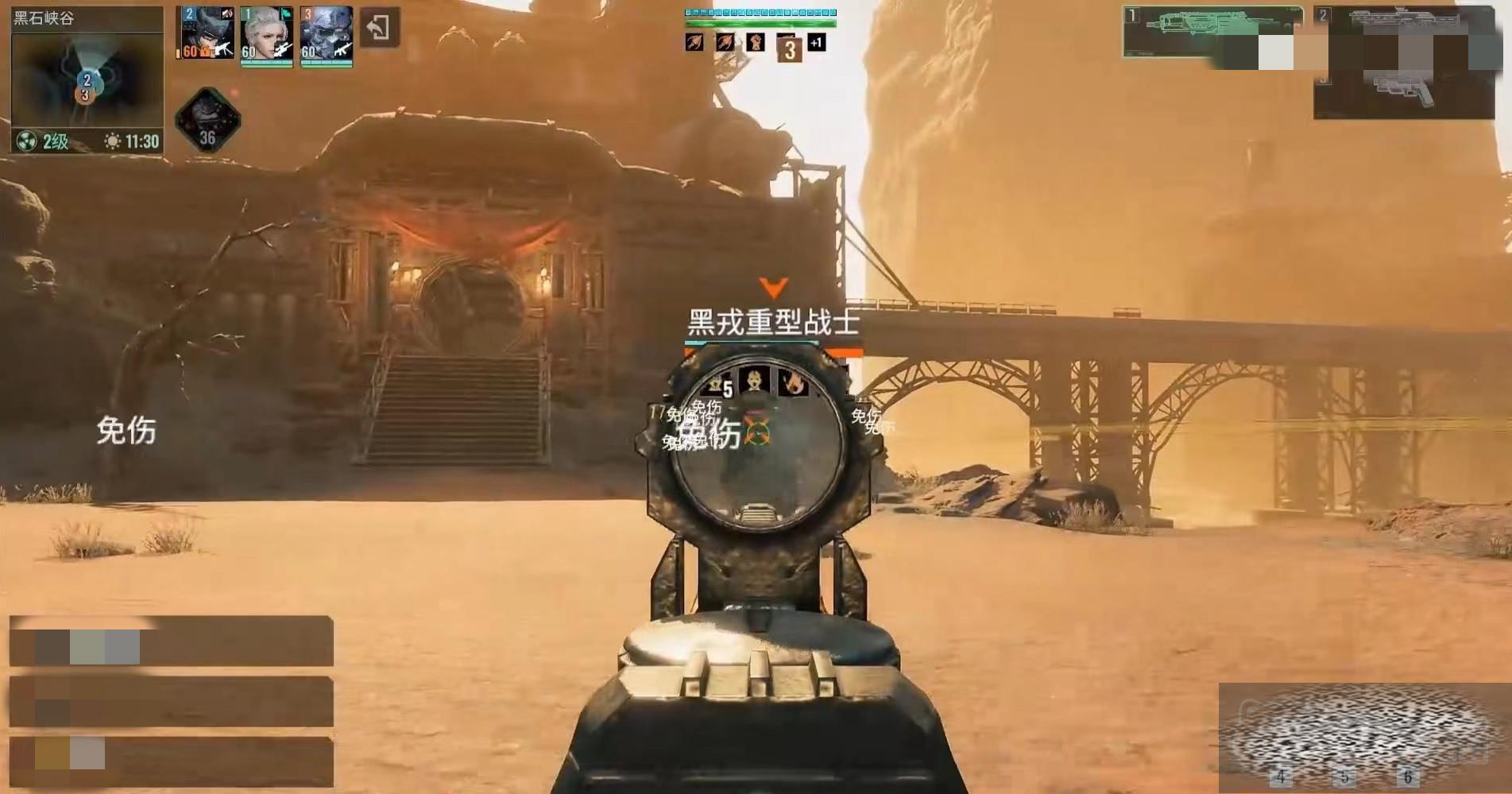Click the radiation level 2级 icon
The height and width of the screenshot is (794, 1512).
pyautogui.click(x=27, y=141)
